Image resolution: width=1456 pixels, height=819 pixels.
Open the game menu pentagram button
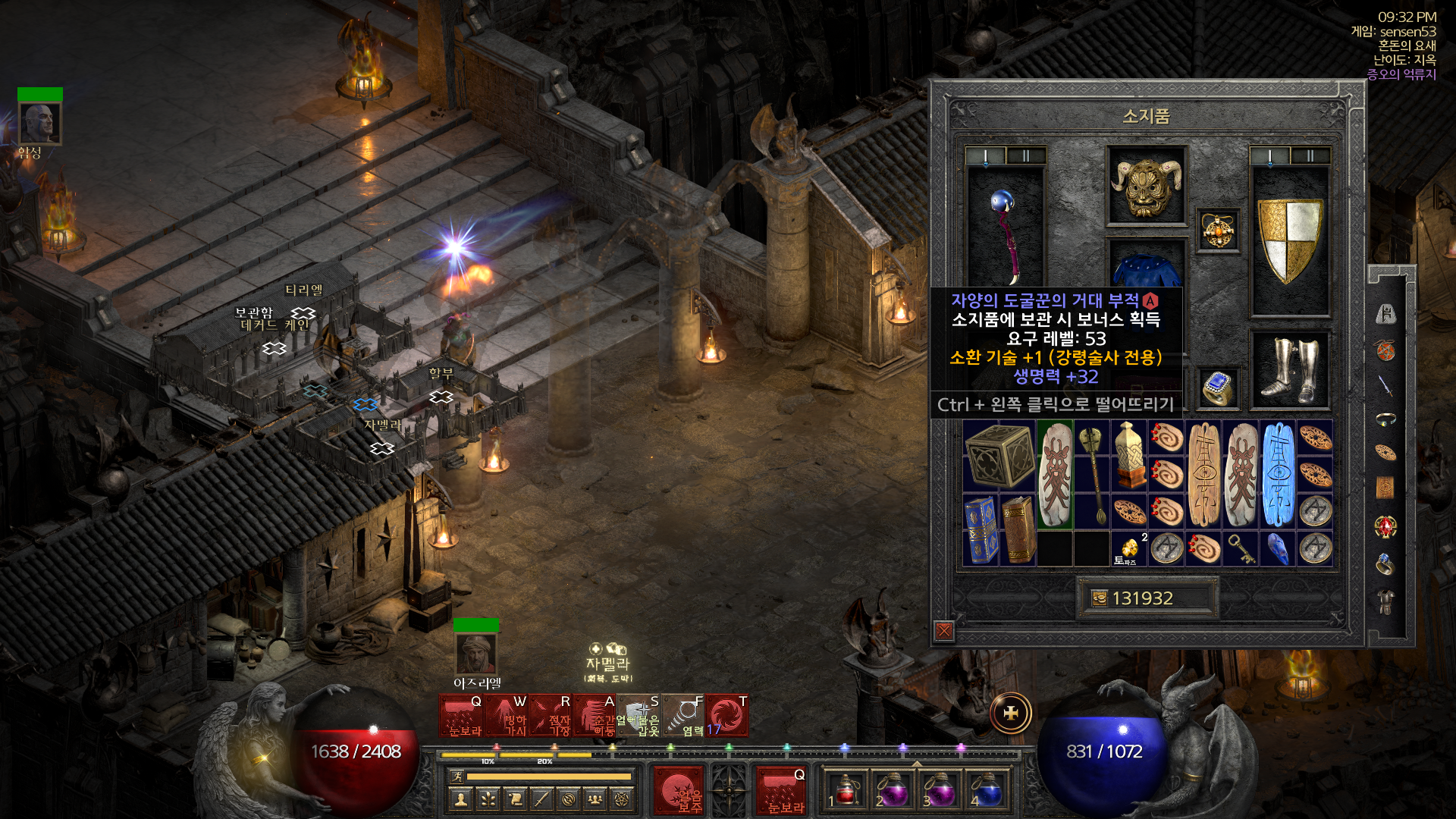(623, 799)
